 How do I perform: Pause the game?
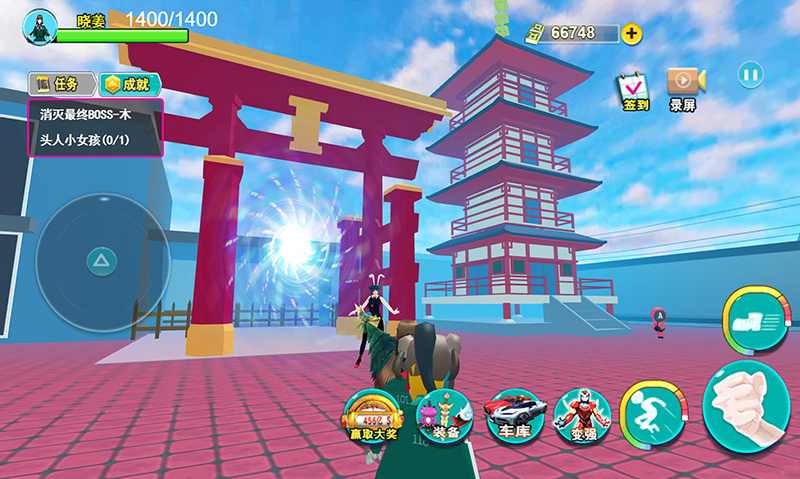(x=750, y=73)
